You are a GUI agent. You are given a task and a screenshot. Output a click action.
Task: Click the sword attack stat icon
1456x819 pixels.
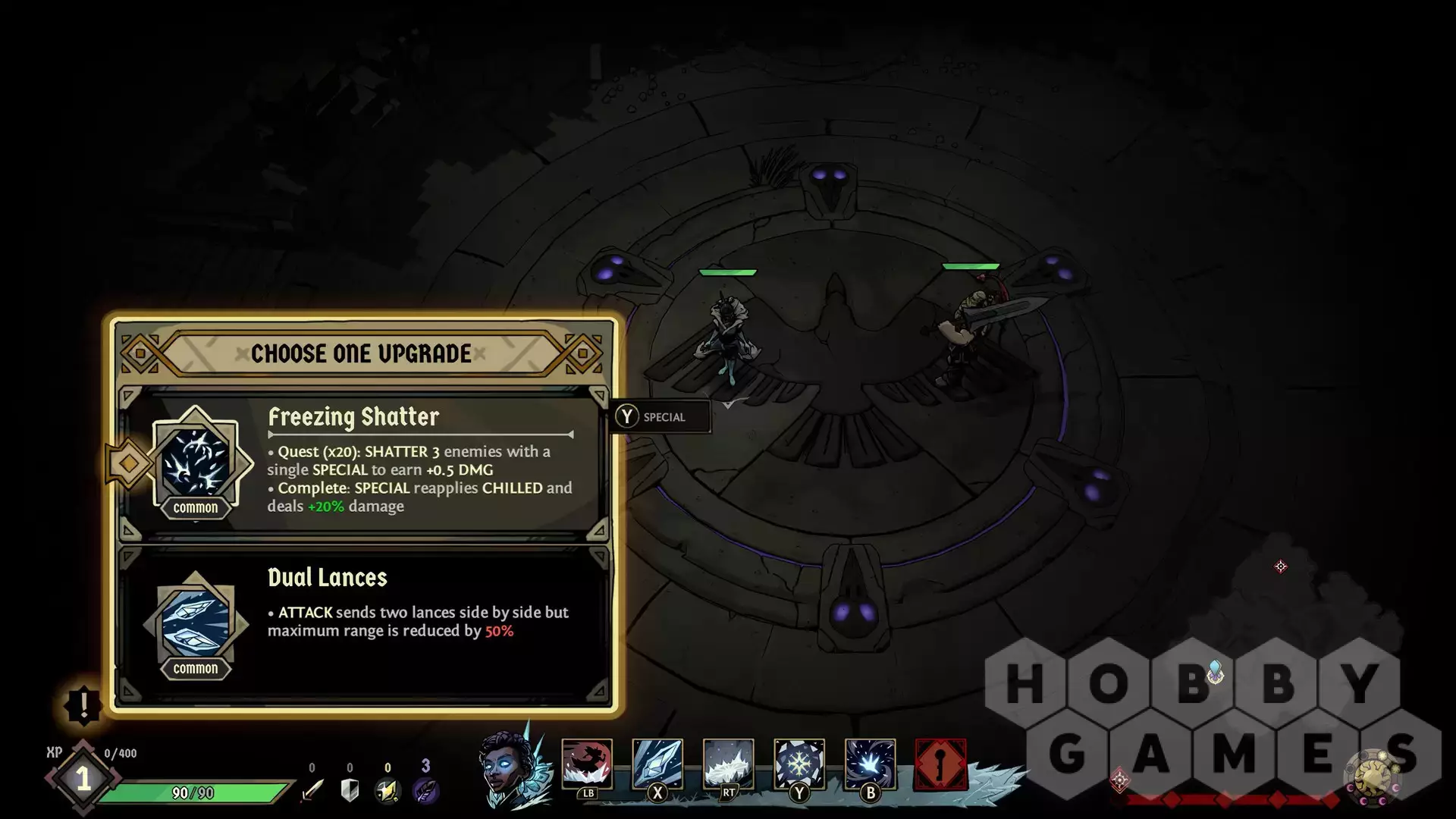312,790
